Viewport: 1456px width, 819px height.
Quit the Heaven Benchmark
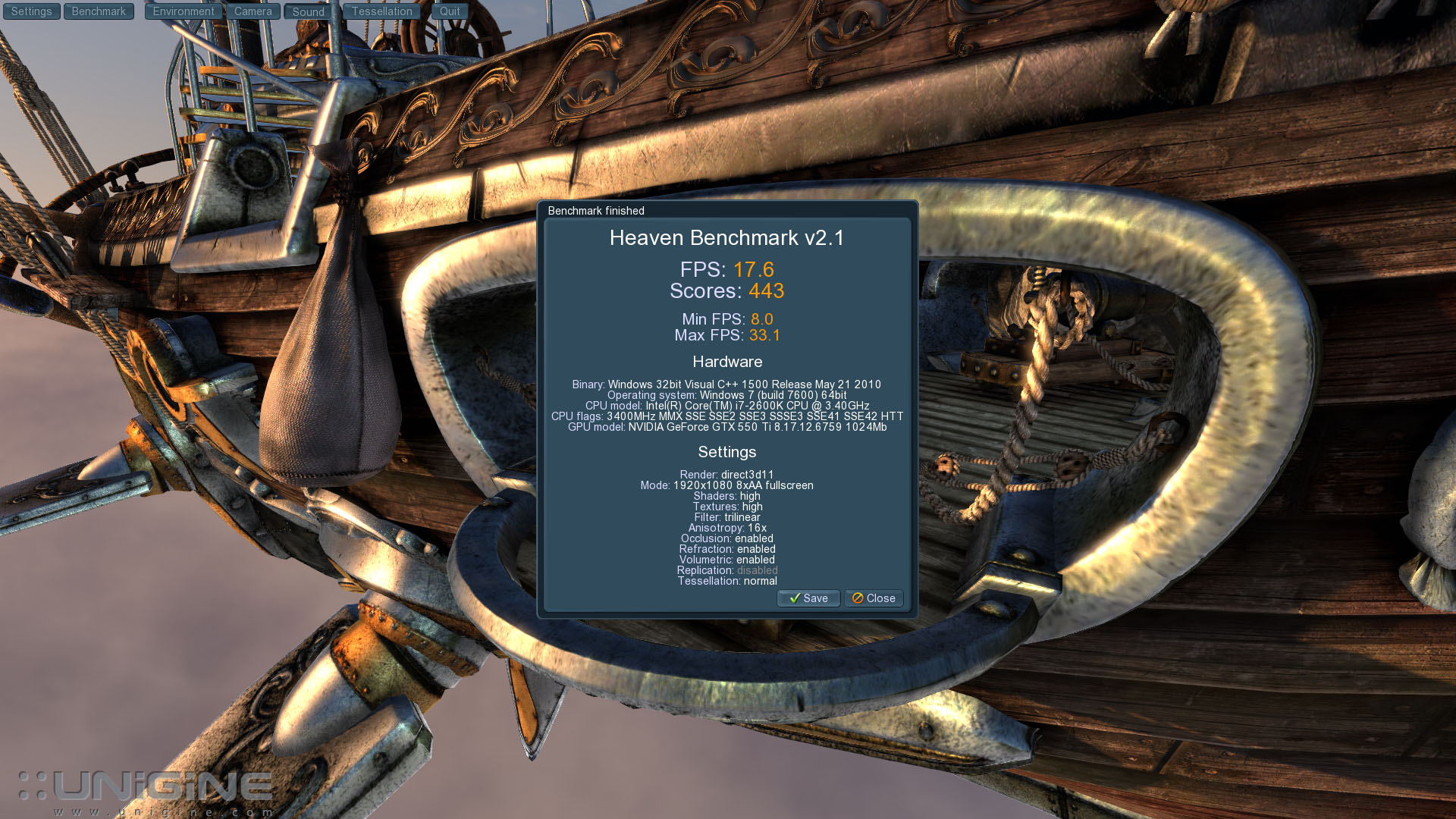450,11
